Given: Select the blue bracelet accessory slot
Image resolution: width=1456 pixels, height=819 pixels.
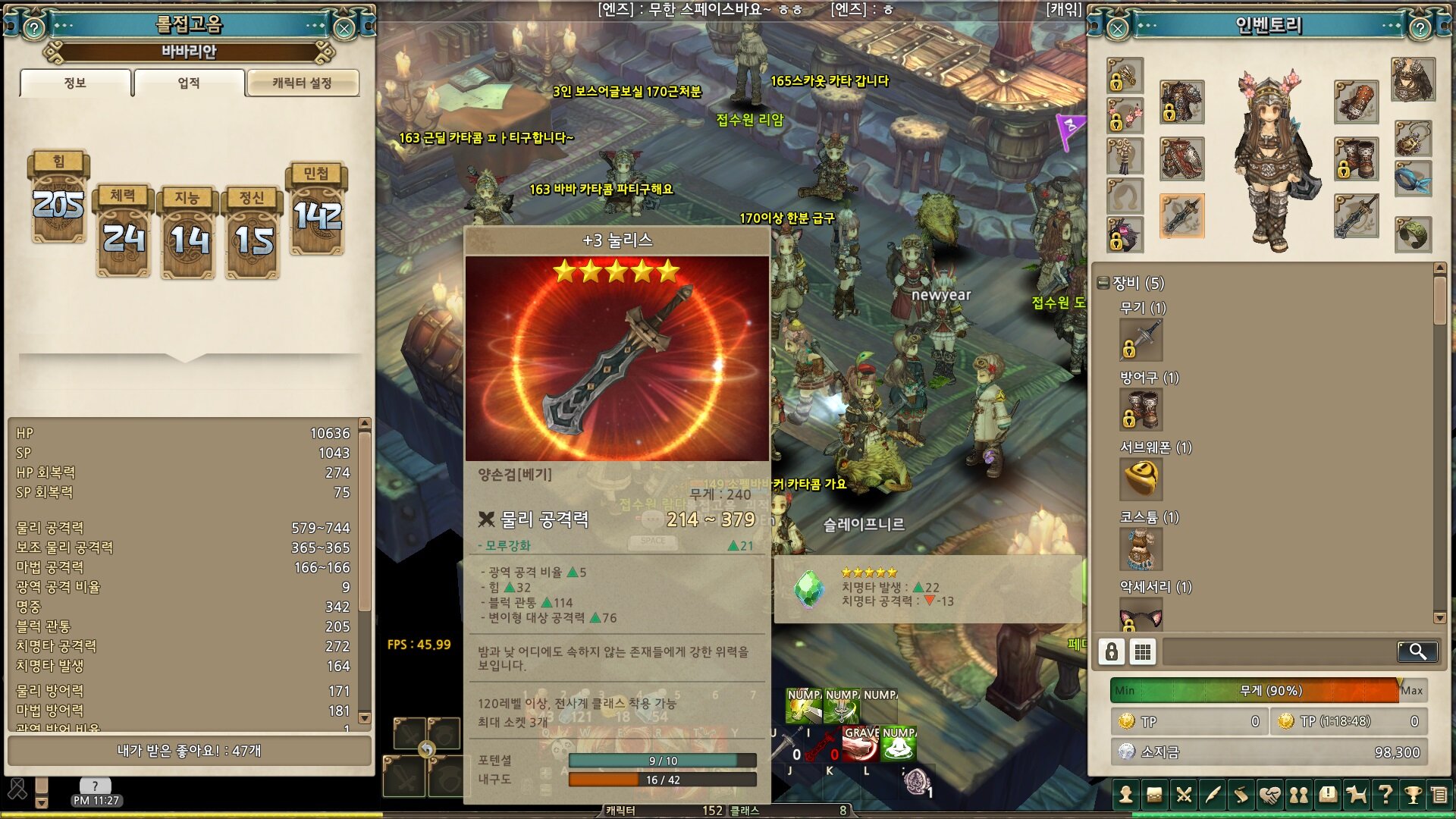Looking at the screenshot, I should click(x=1413, y=179).
